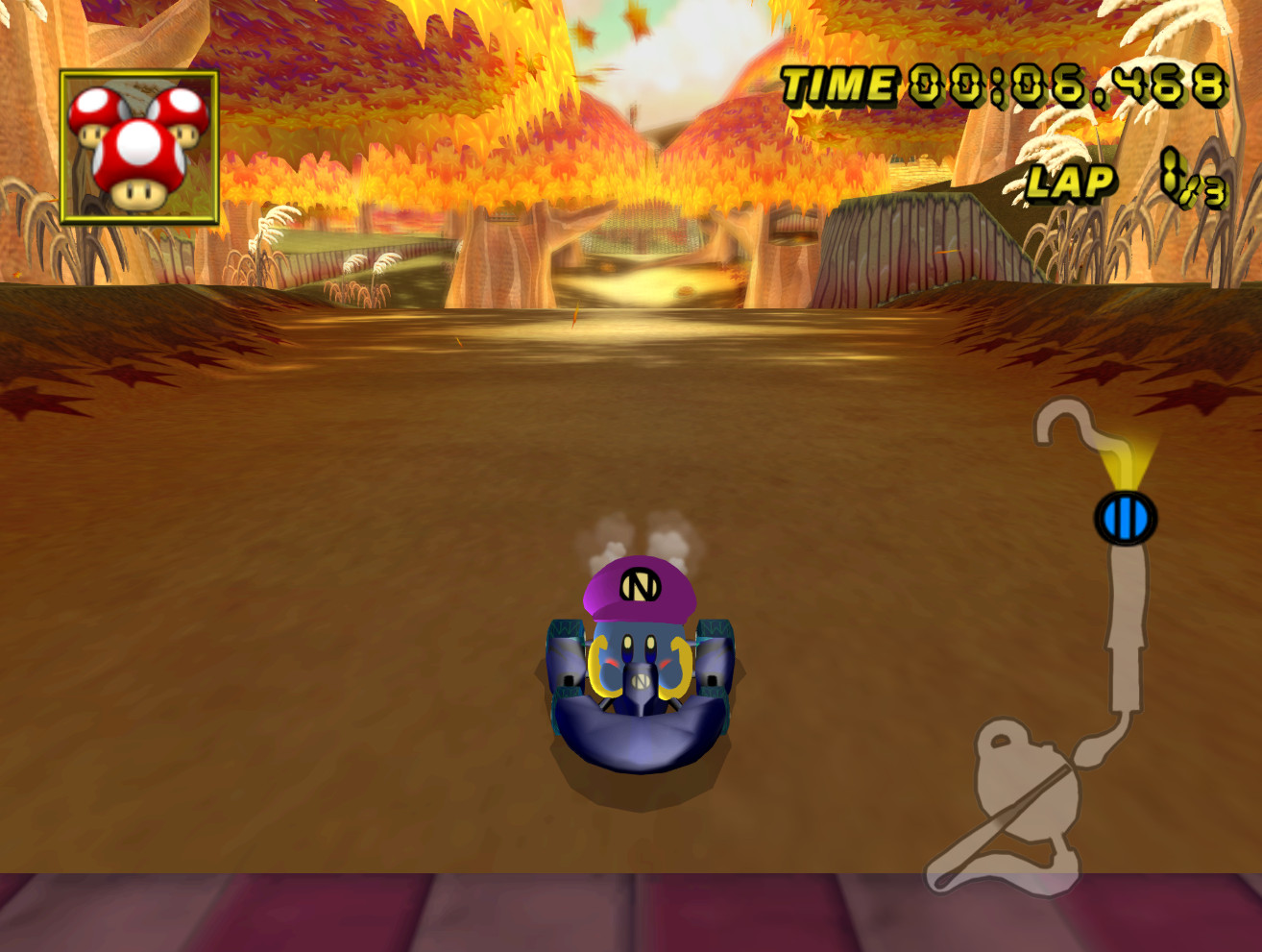Select the blue player position marker on the minimap

click(1124, 518)
